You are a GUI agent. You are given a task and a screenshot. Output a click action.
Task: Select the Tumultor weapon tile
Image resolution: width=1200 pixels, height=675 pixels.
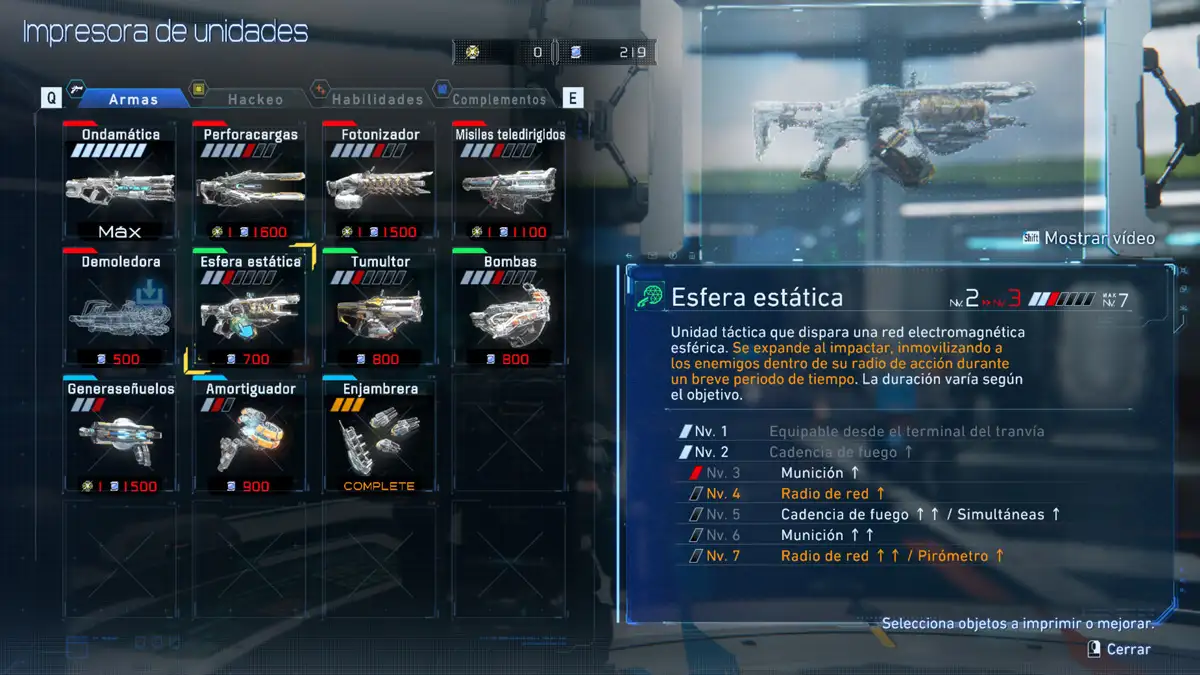[380, 309]
